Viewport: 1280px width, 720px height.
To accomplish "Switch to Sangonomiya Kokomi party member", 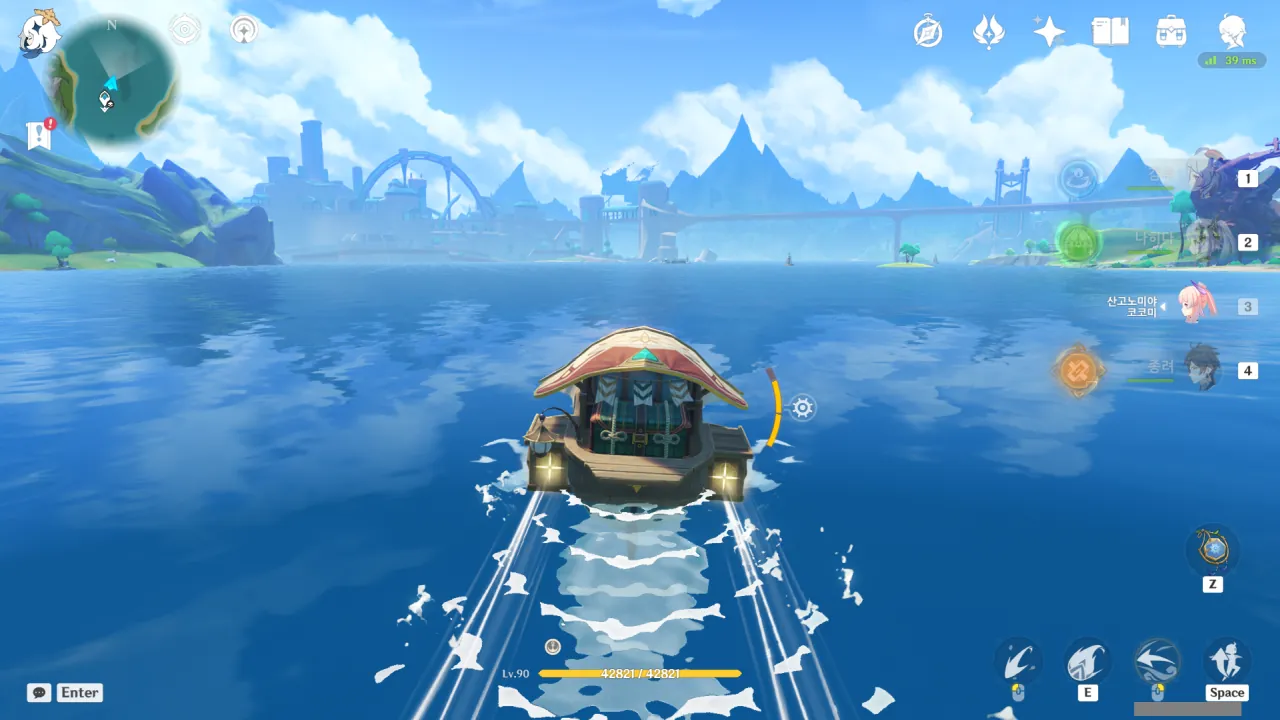I will 1194,304.
